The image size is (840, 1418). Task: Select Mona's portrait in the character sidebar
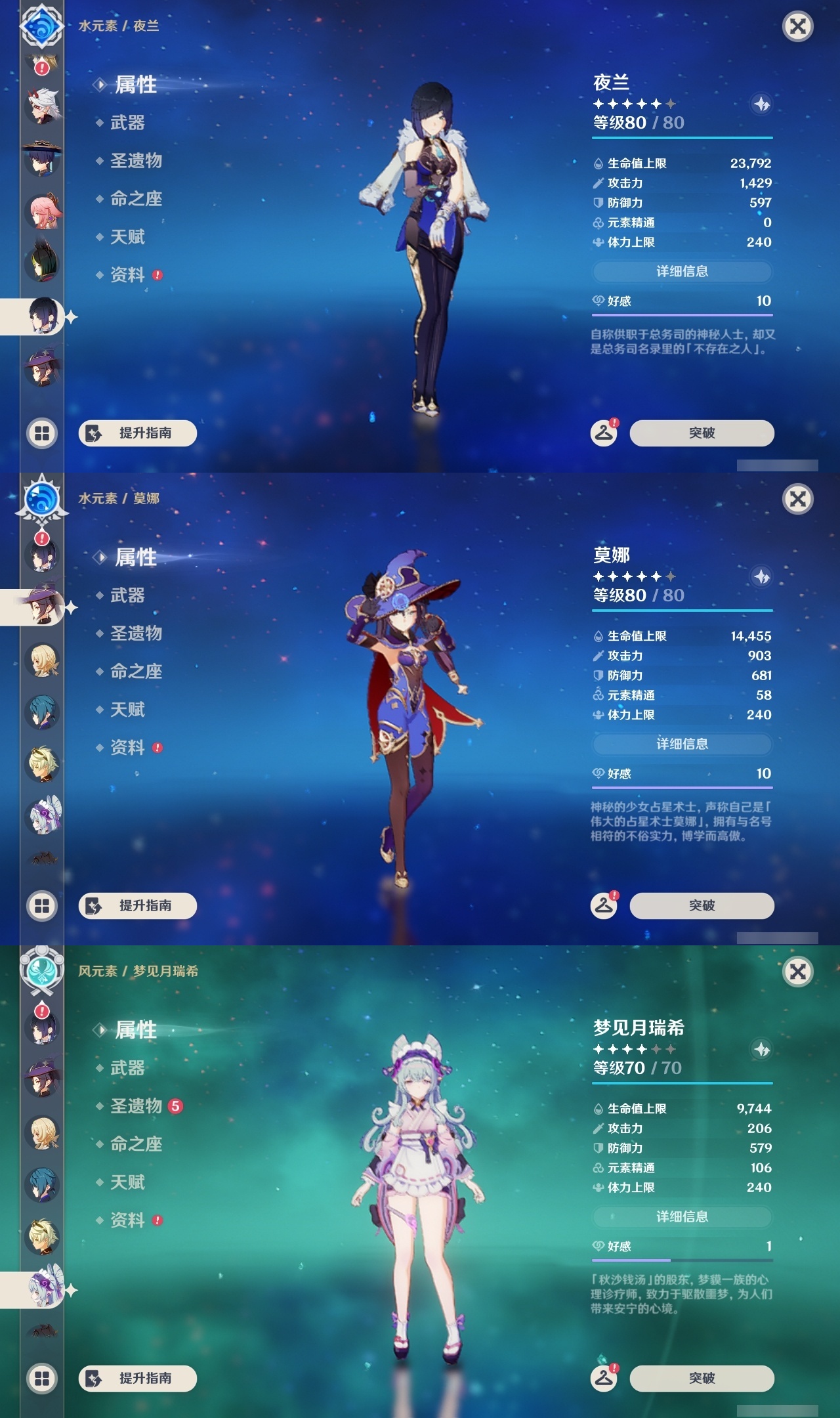[x=43, y=607]
